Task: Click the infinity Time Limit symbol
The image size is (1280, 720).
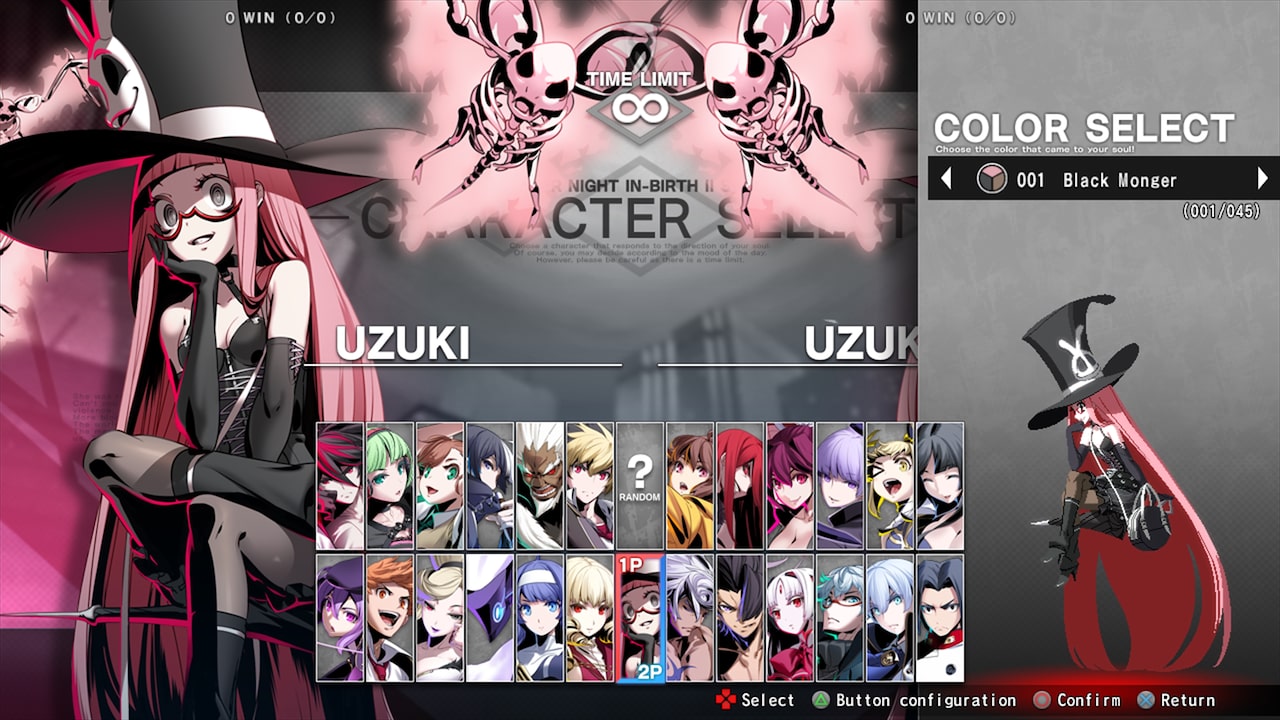Action: [x=638, y=108]
